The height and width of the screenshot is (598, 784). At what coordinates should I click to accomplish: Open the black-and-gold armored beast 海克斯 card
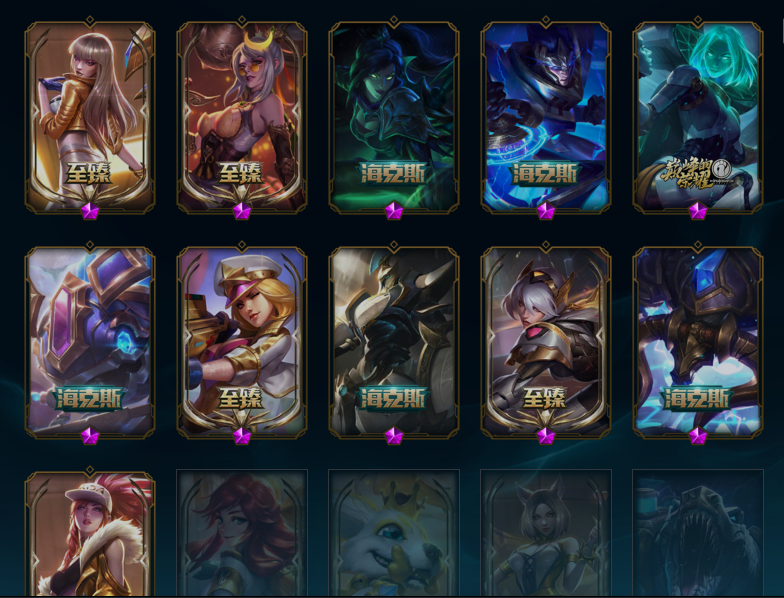pyautogui.click(x=394, y=341)
